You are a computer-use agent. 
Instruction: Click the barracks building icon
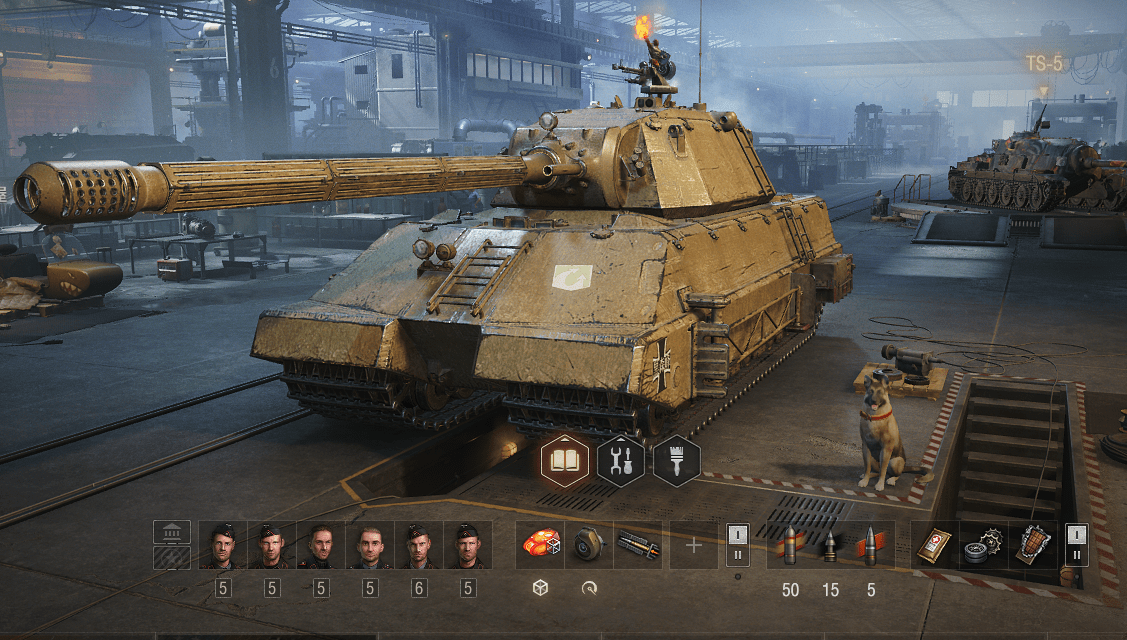(x=172, y=532)
